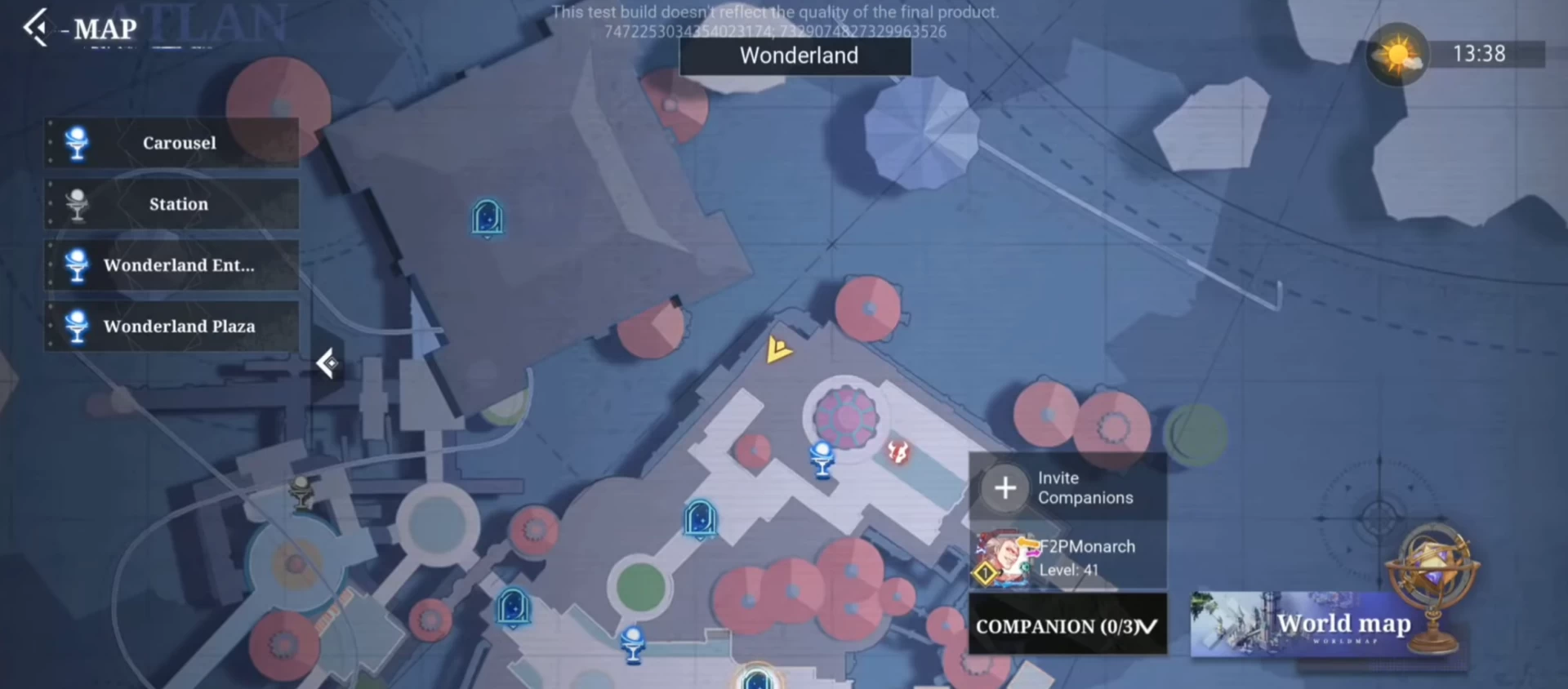This screenshot has height=689, width=1568.
Task: Choose the Station waypoint entry
Action: 172,204
